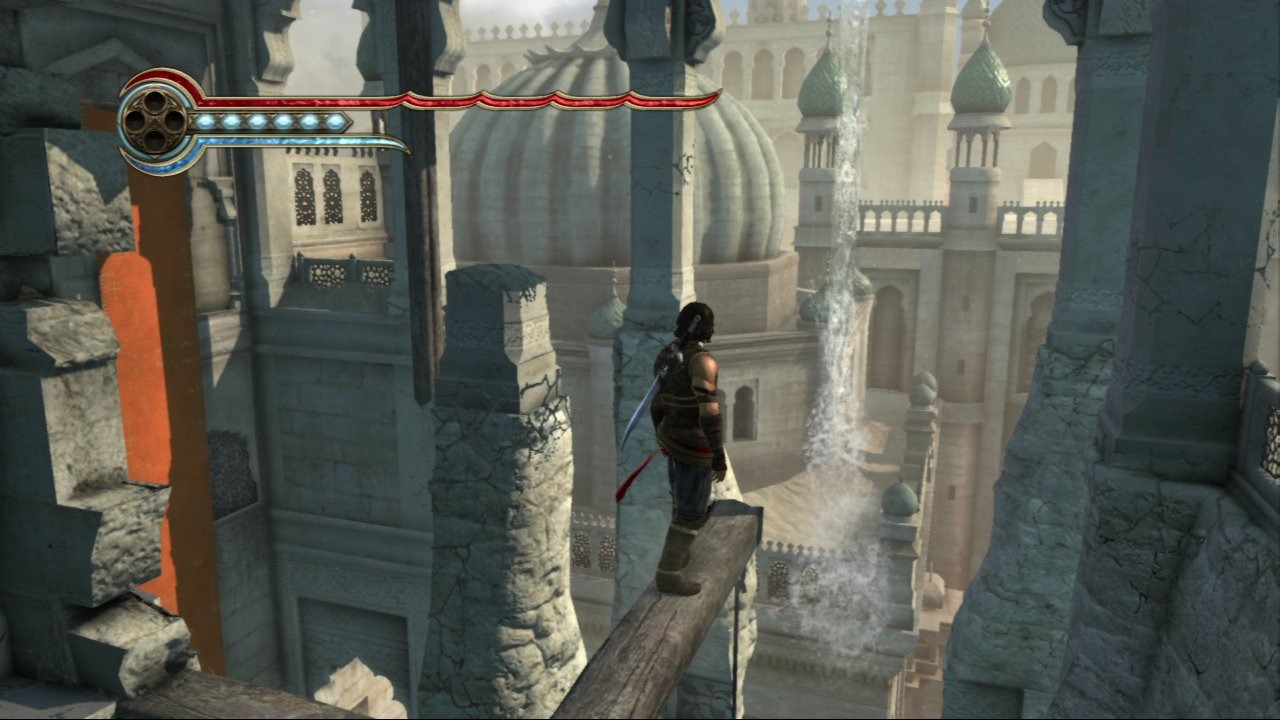Click the circular powers medallion icon
This screenshot has height=720, width=1280.
click(x=155, y=122)
